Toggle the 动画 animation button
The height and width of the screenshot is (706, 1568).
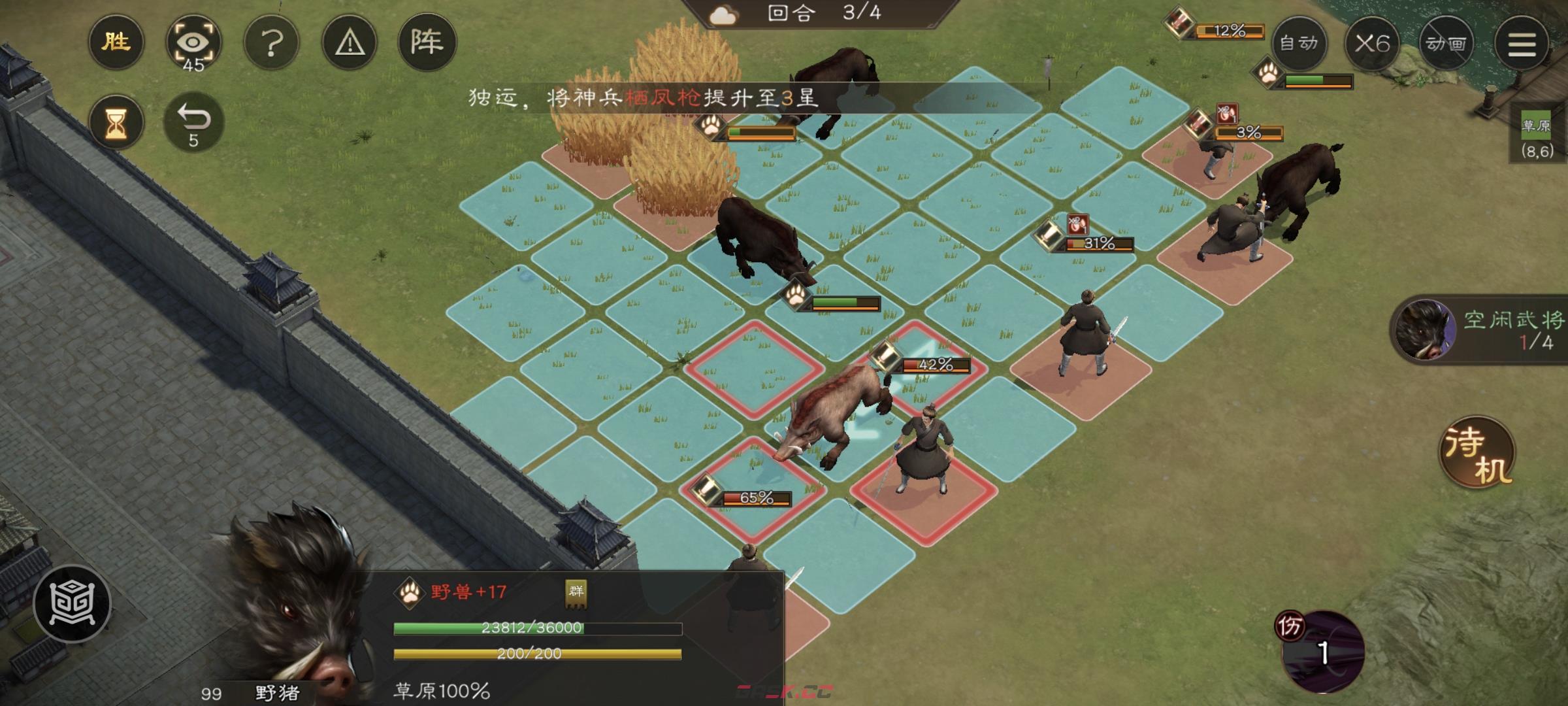click(x=1446, y=43)
